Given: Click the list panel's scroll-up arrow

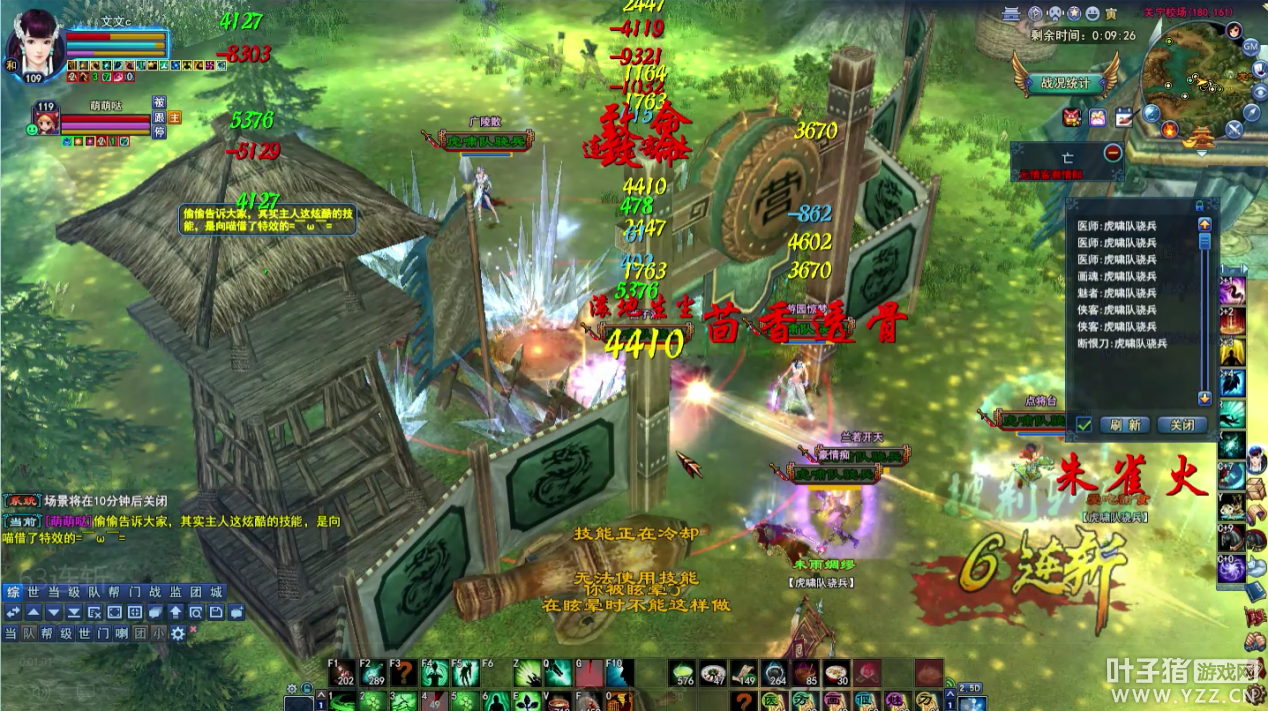Looking at the screenshot, I should coord(1204,225).
